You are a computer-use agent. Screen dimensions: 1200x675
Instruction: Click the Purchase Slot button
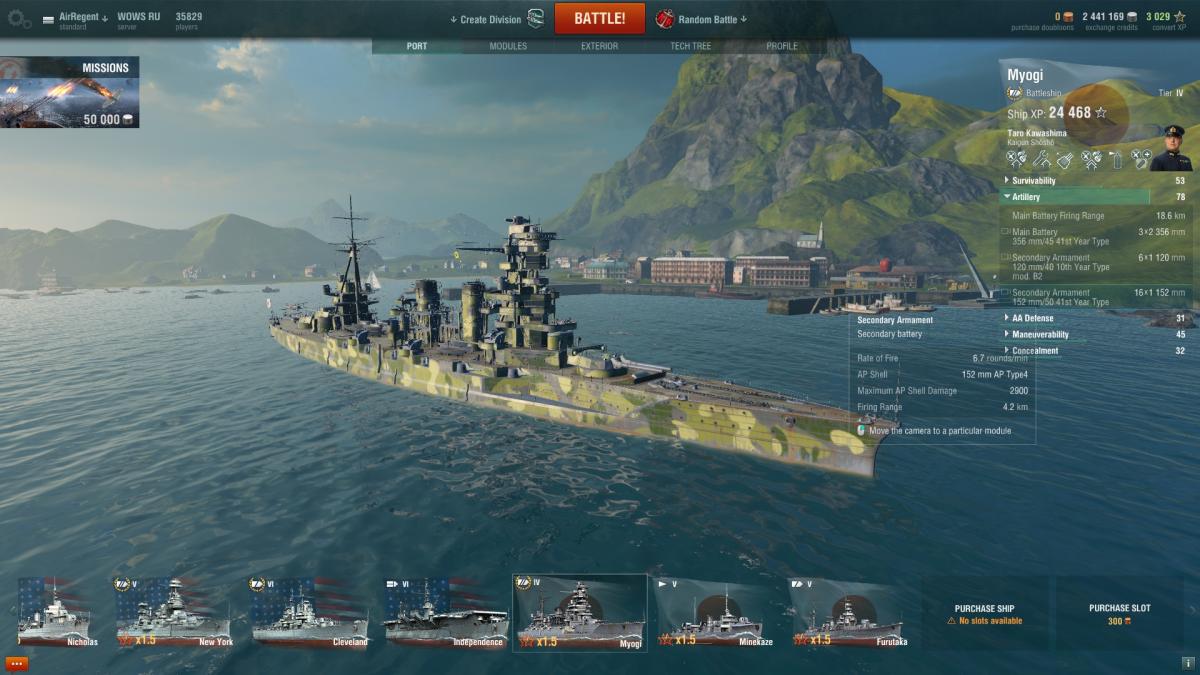tap(1119, 613)
